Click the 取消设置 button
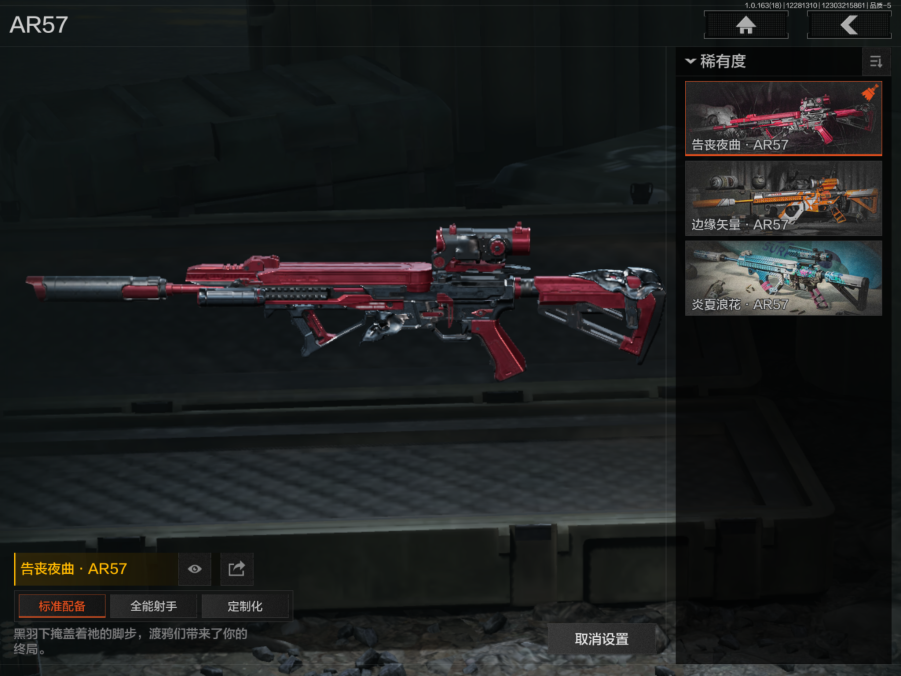 coord(601,639)
